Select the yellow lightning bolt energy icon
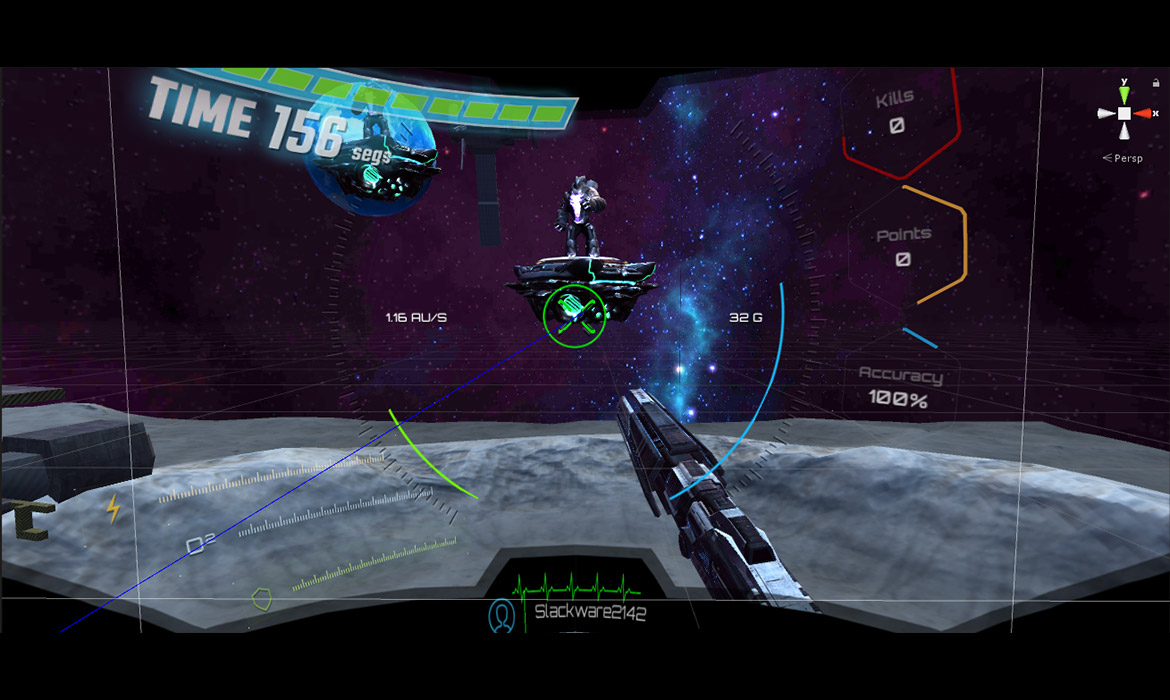The image size is (1170, 700). coord(113,510)
